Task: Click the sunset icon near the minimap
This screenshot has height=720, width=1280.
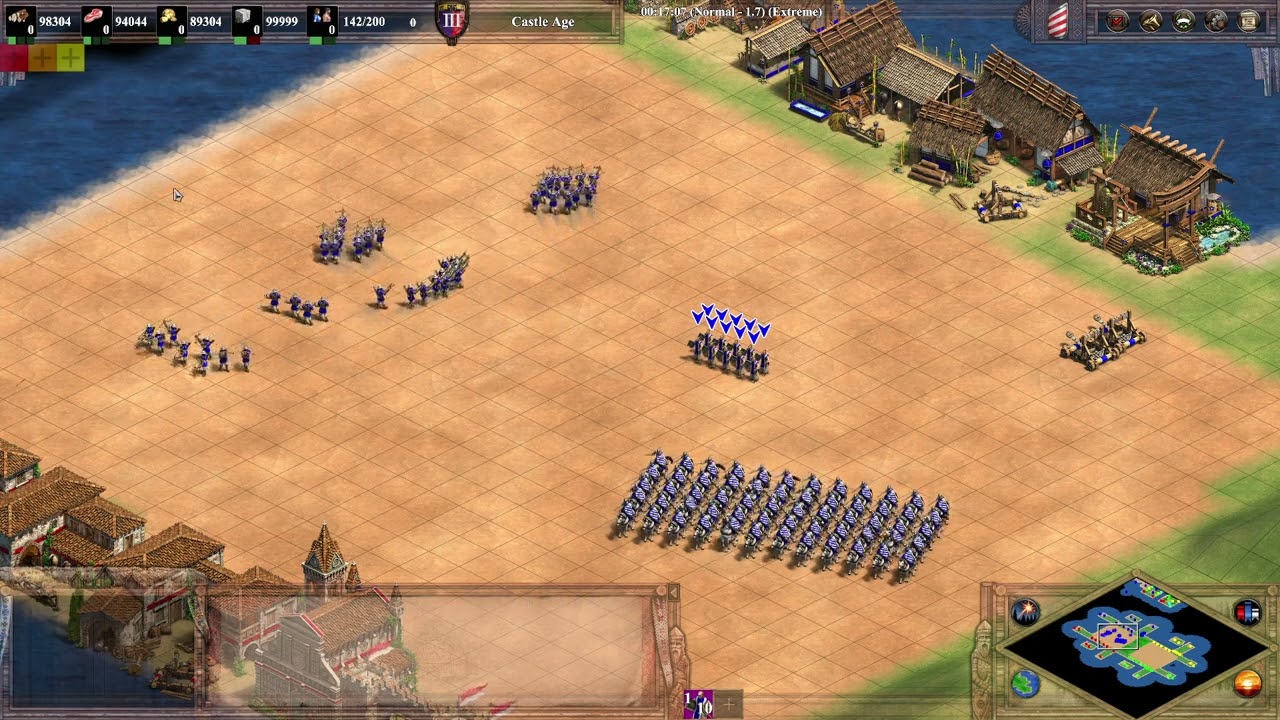Action: coord(1249,683)
